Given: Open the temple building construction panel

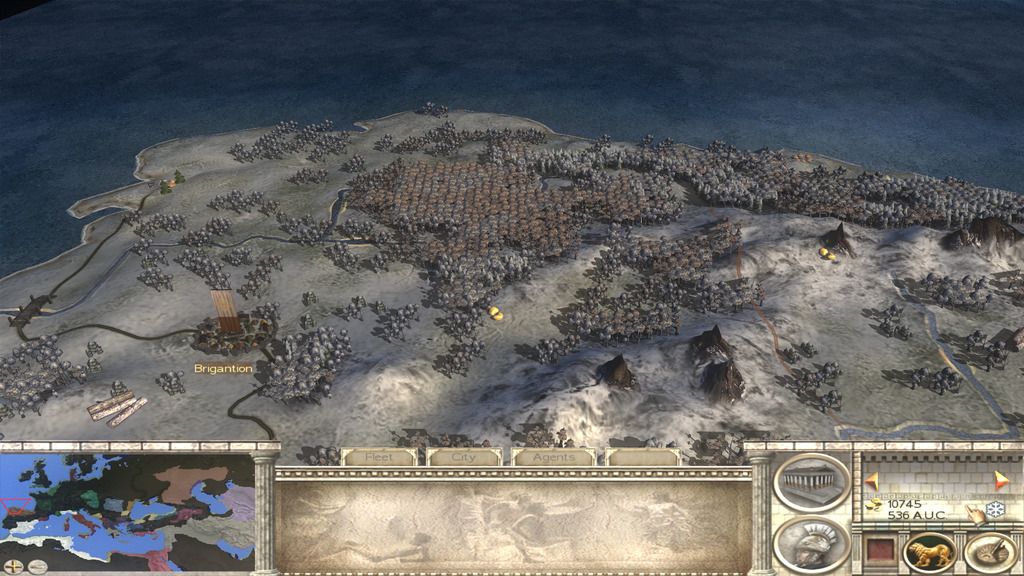Looking at the screenshot, I should coord(812,484).
